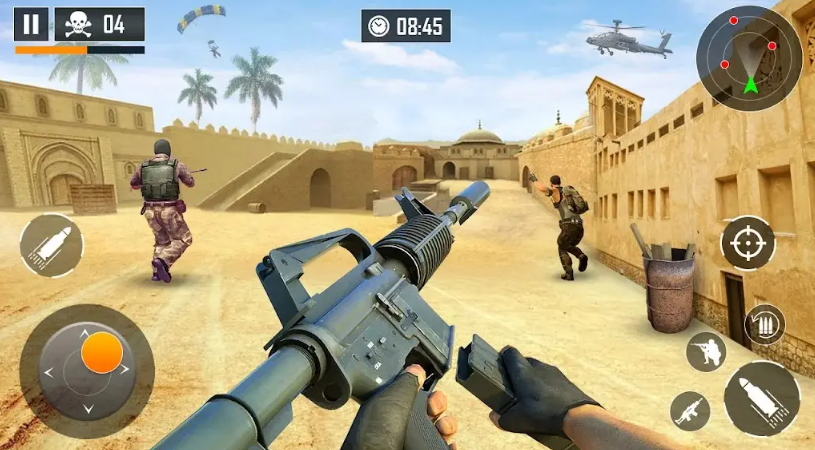Tap the crosshair aim button

748,242
